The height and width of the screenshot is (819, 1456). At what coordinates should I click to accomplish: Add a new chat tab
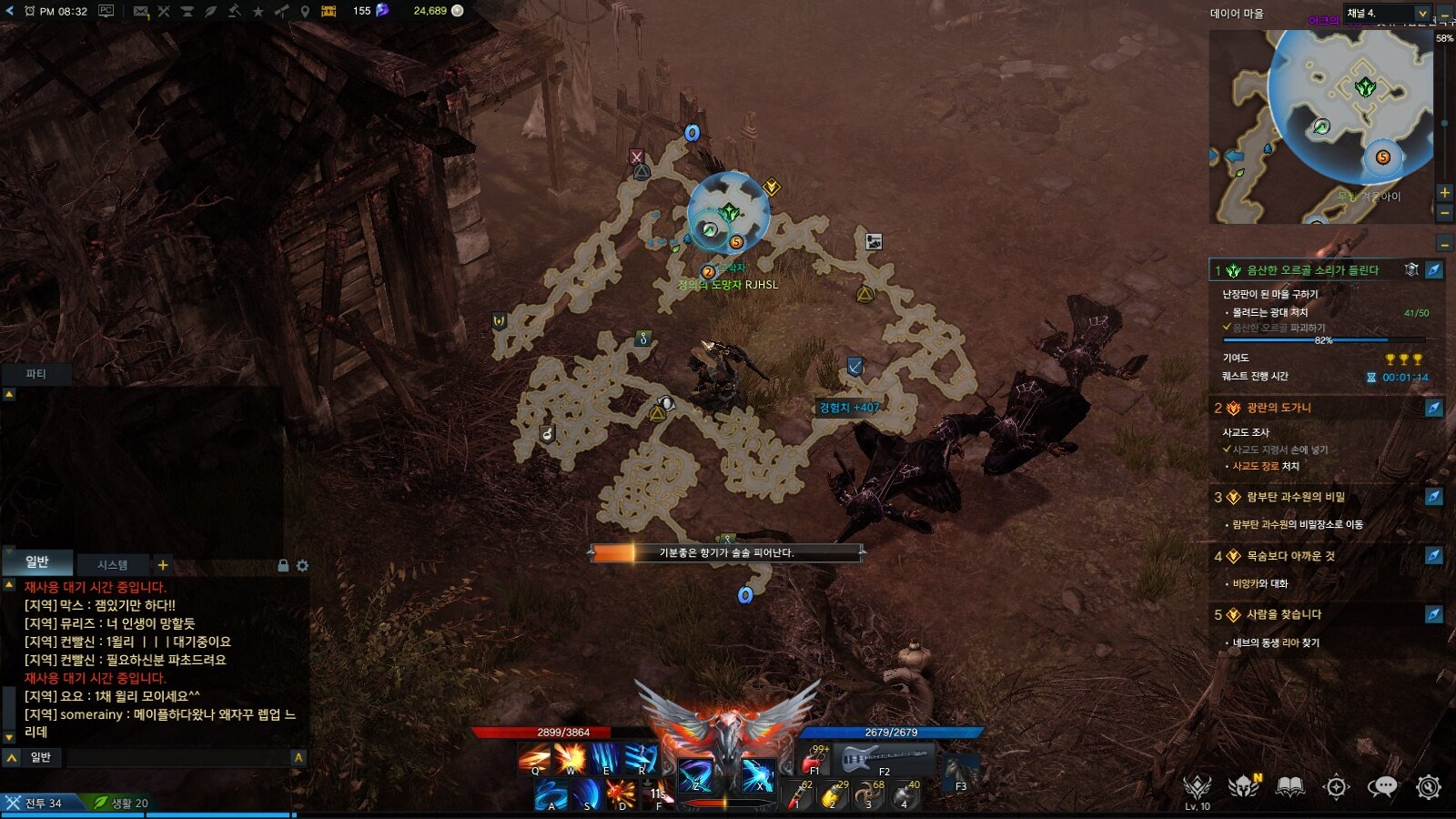click(x=163, y=565)
